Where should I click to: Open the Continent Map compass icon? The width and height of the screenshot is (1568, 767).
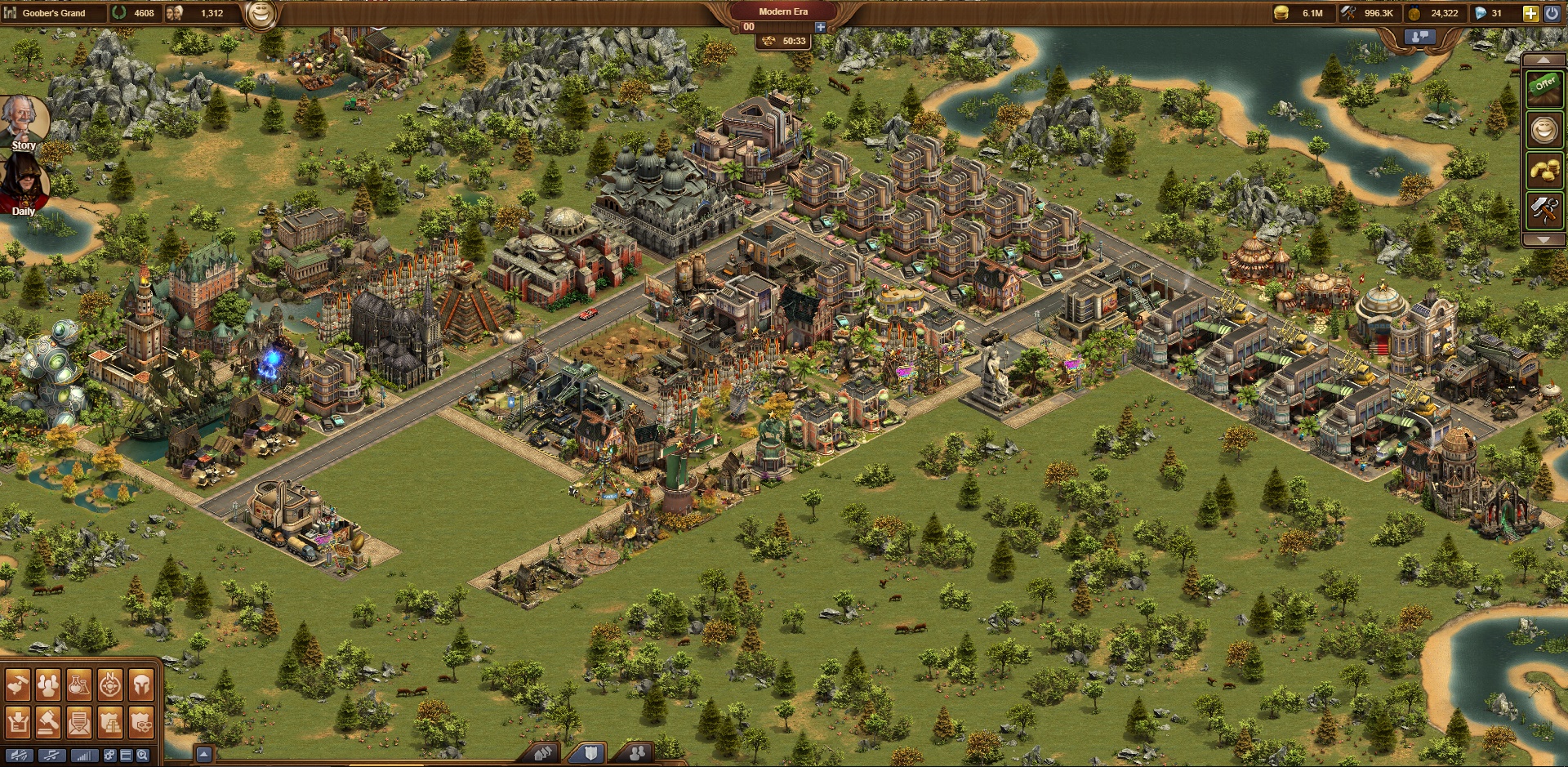[110, 686]
